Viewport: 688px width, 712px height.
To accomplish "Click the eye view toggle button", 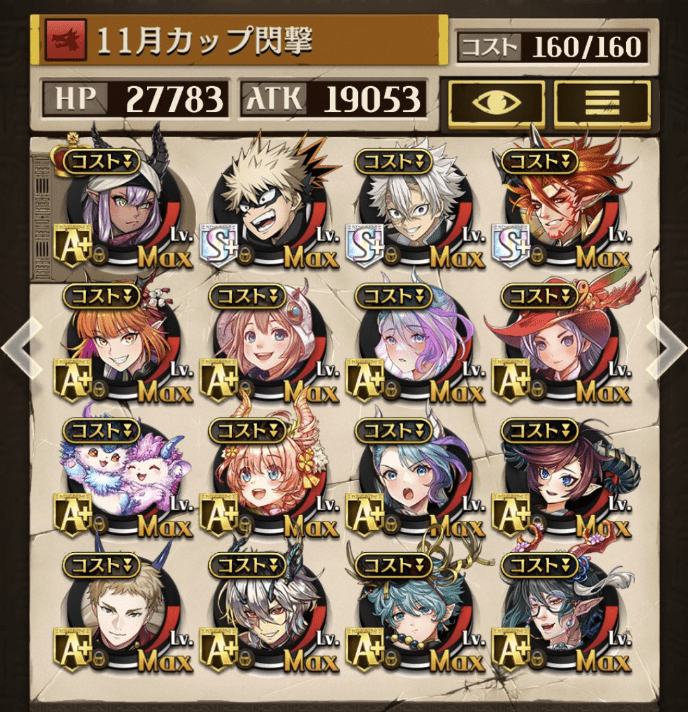I will [497, 102].
